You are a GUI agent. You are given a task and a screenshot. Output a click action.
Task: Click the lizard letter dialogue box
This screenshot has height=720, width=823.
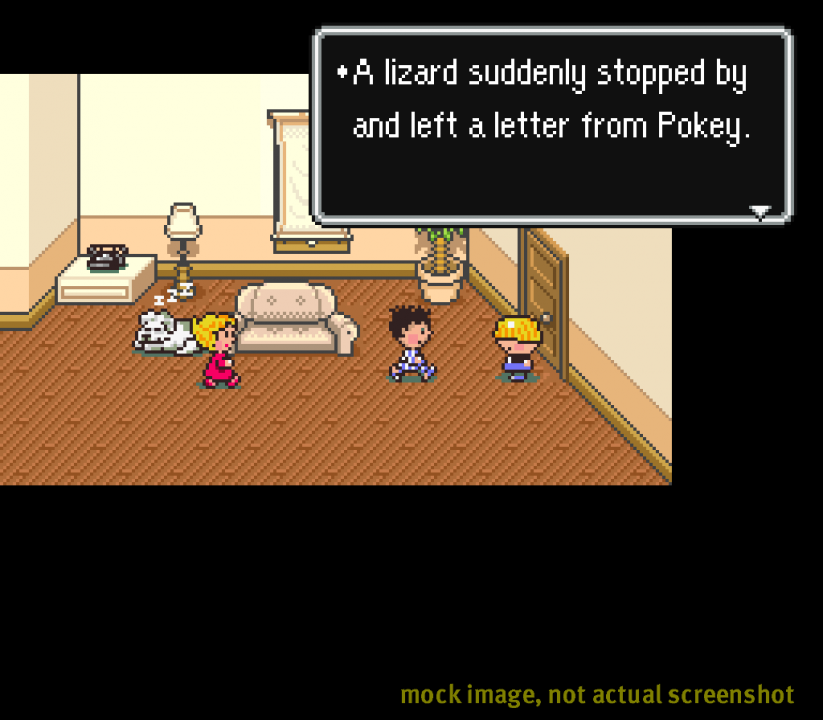pos(552,125)
